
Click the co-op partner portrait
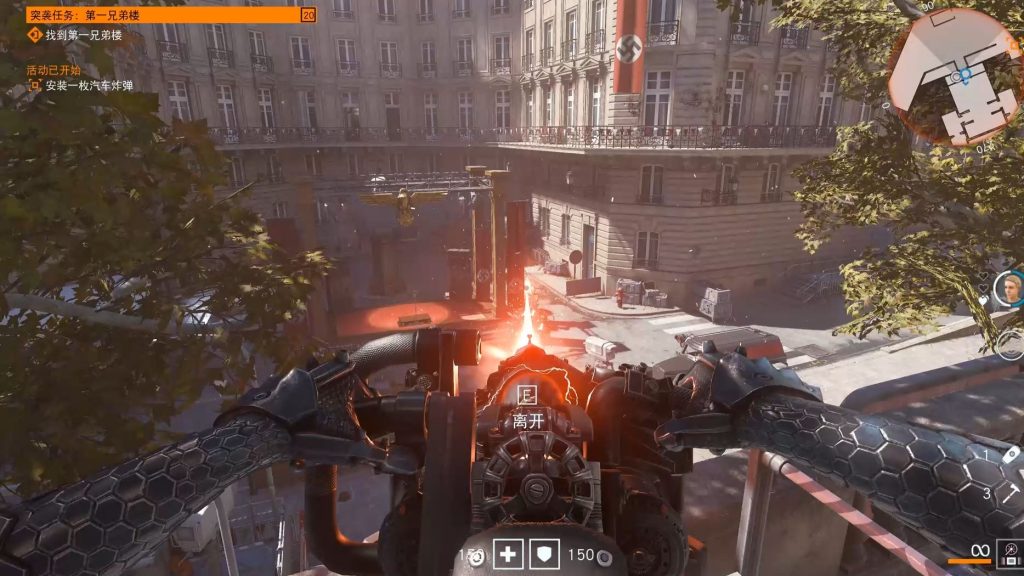1008,288
